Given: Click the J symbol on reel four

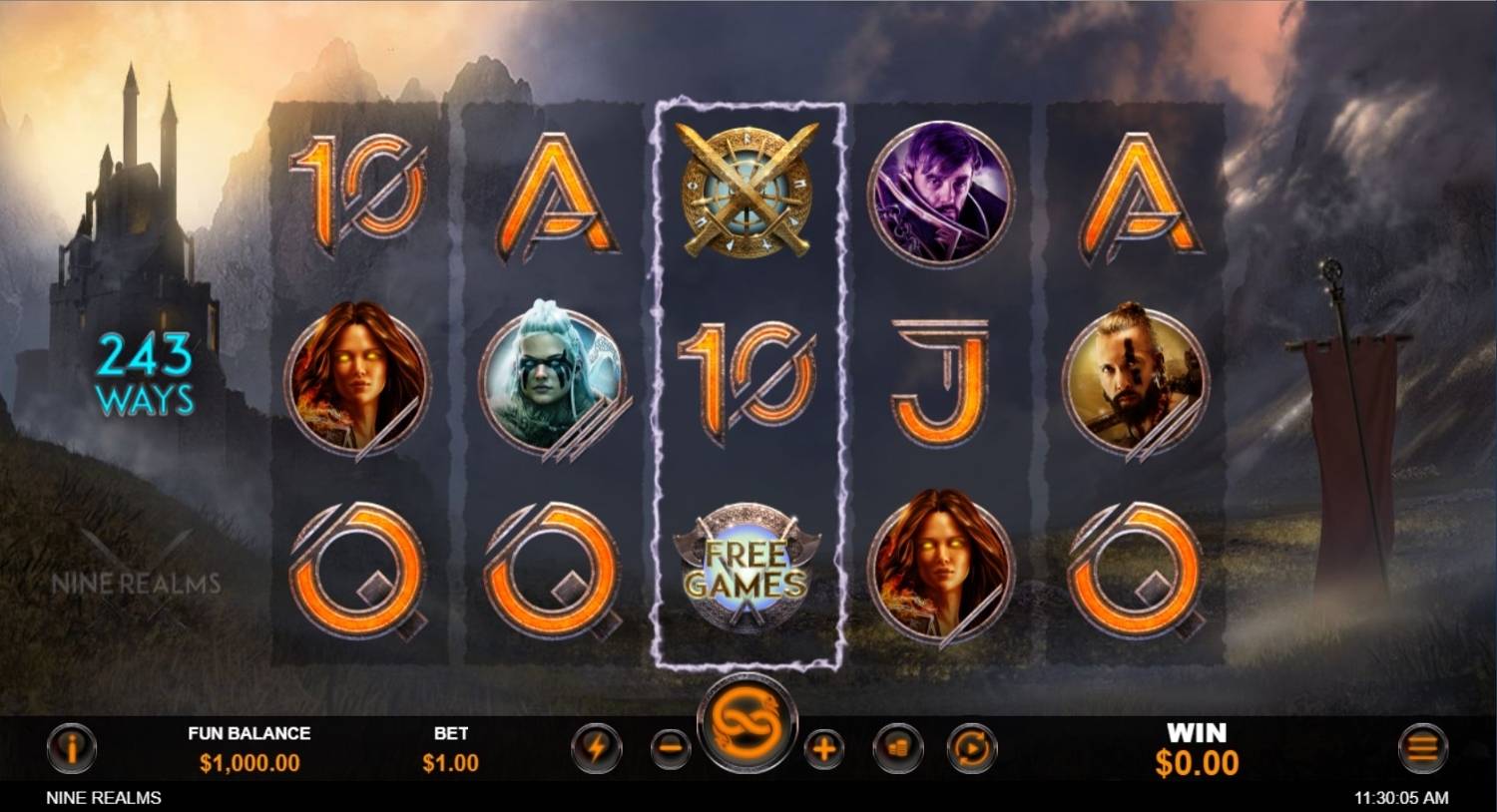Looking at the screenshot, I should [x=940, y=381].
